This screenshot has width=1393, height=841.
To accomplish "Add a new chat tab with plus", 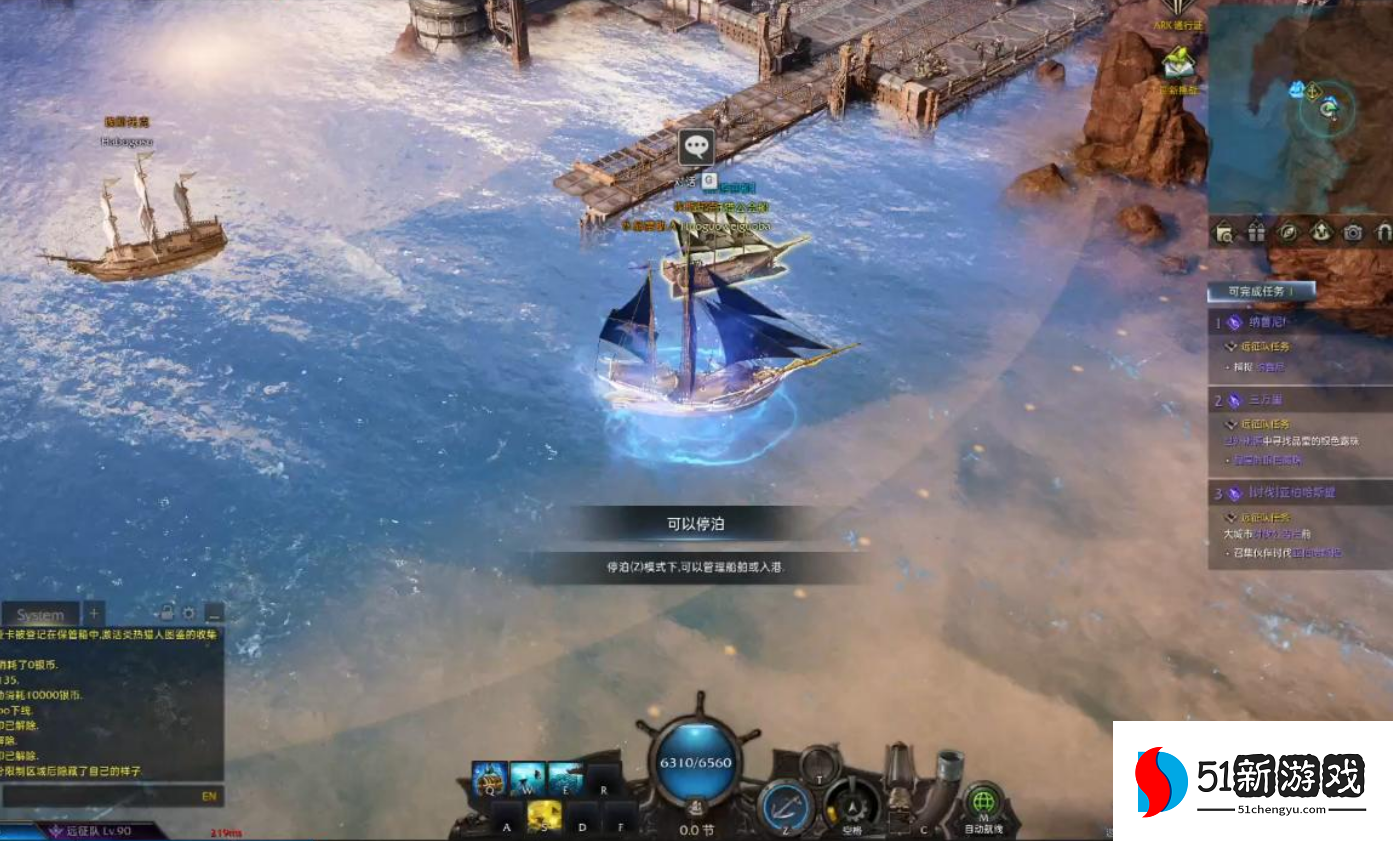I will click(x=93, y=613).
